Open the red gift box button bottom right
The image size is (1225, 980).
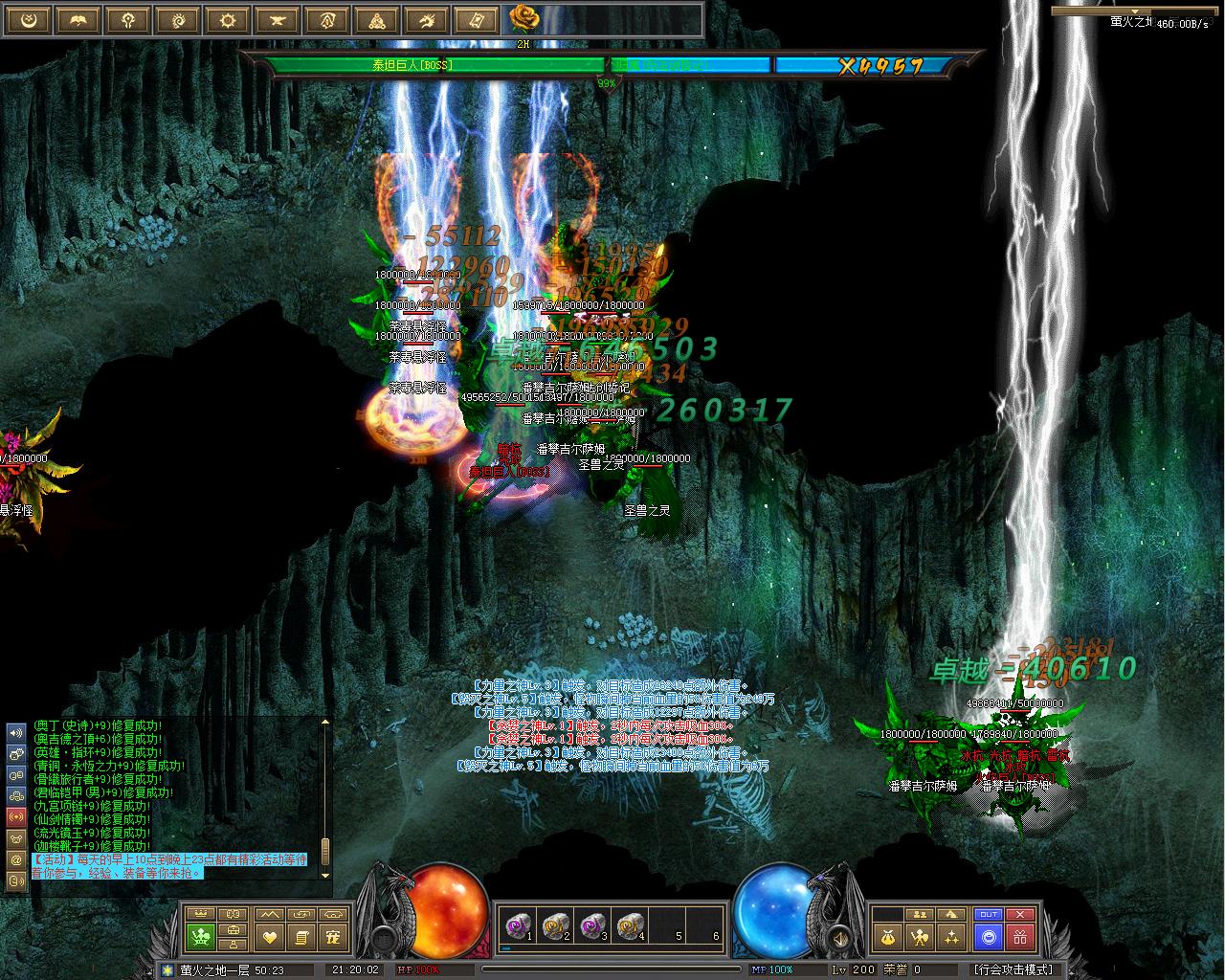[1020, 937]
